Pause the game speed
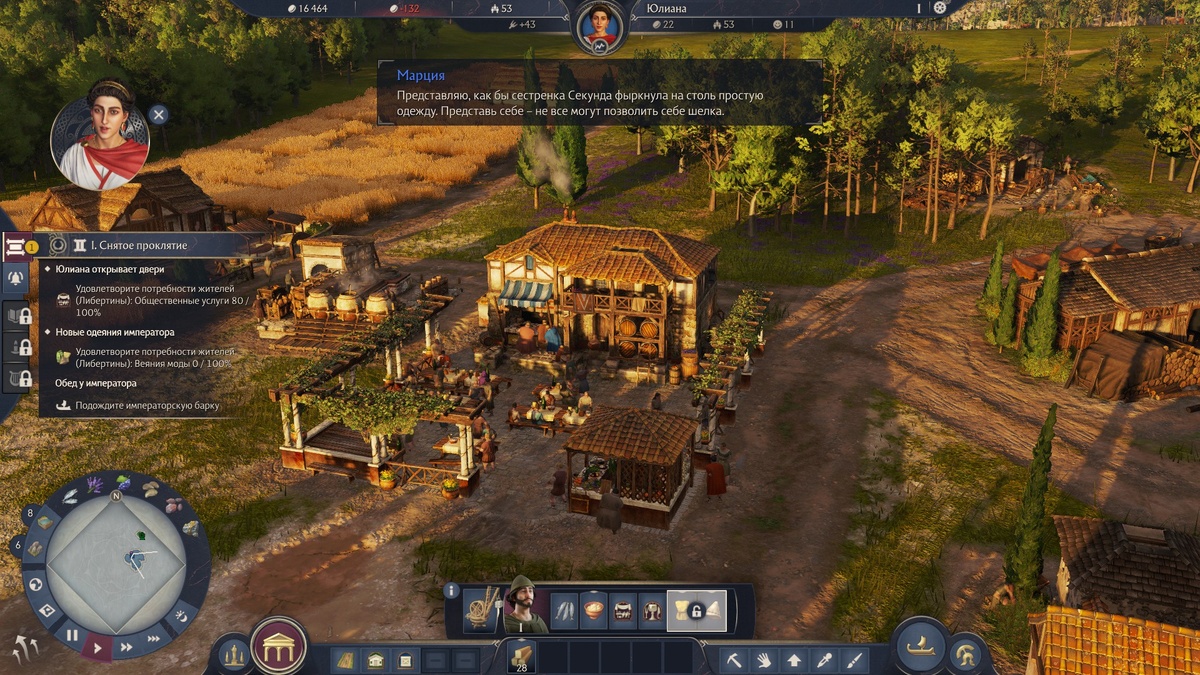Screen dimensions: 1200x675 pyautogui.click(x=72, y=634)
